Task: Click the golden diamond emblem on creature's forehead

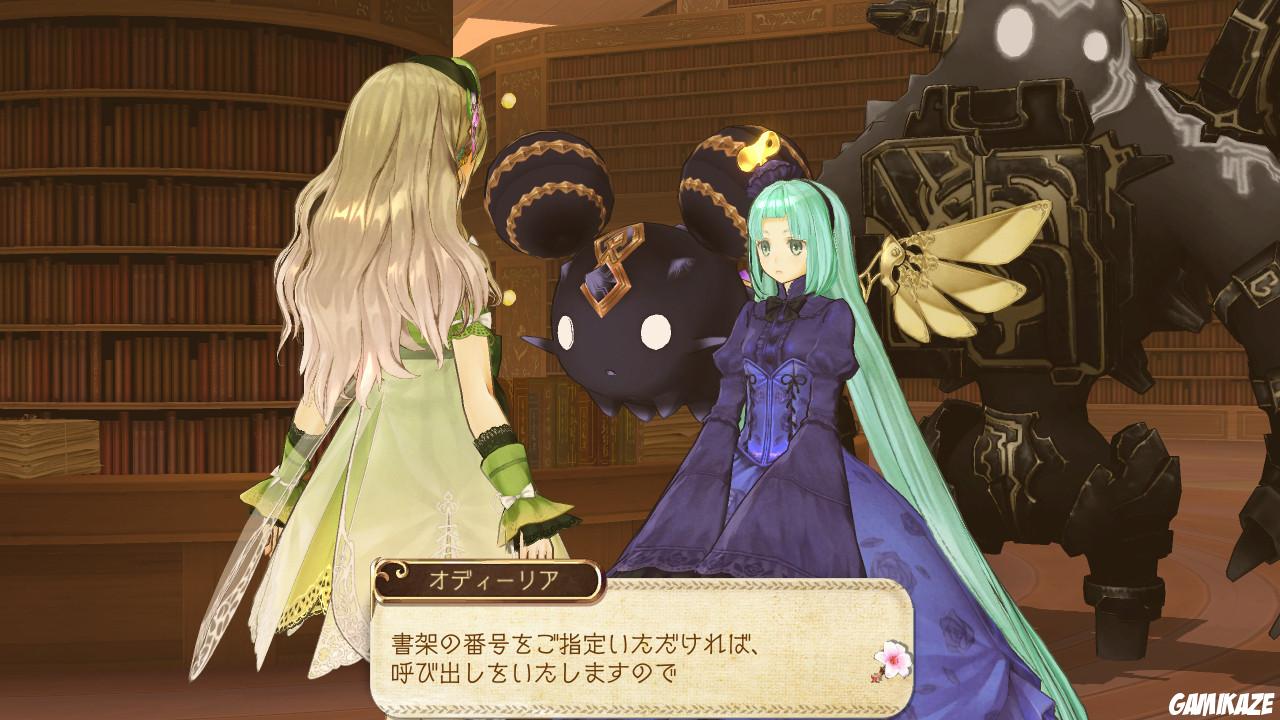Action: coord(605,275)
